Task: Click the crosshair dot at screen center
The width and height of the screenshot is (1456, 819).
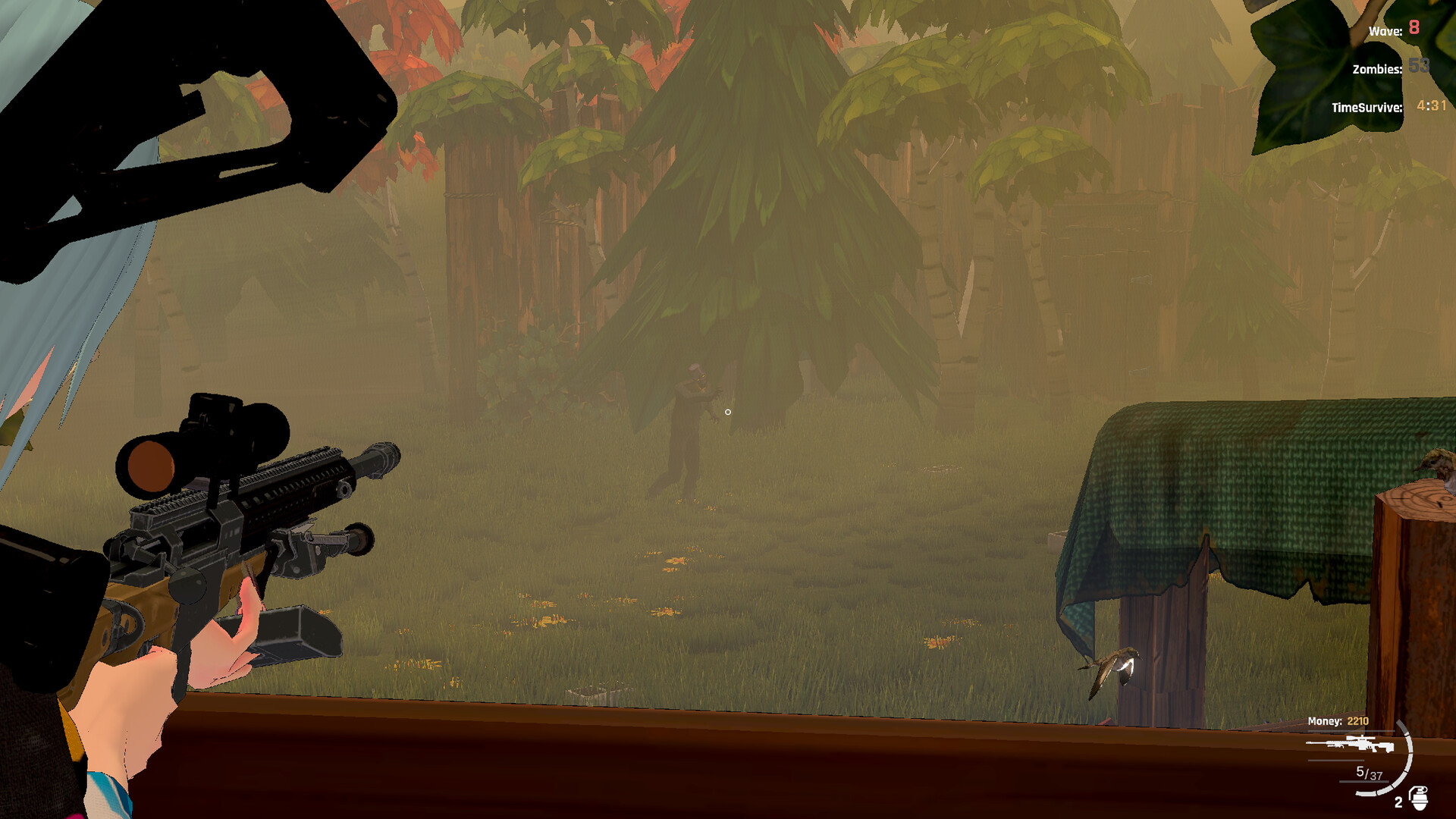Action: click(728, 411)
